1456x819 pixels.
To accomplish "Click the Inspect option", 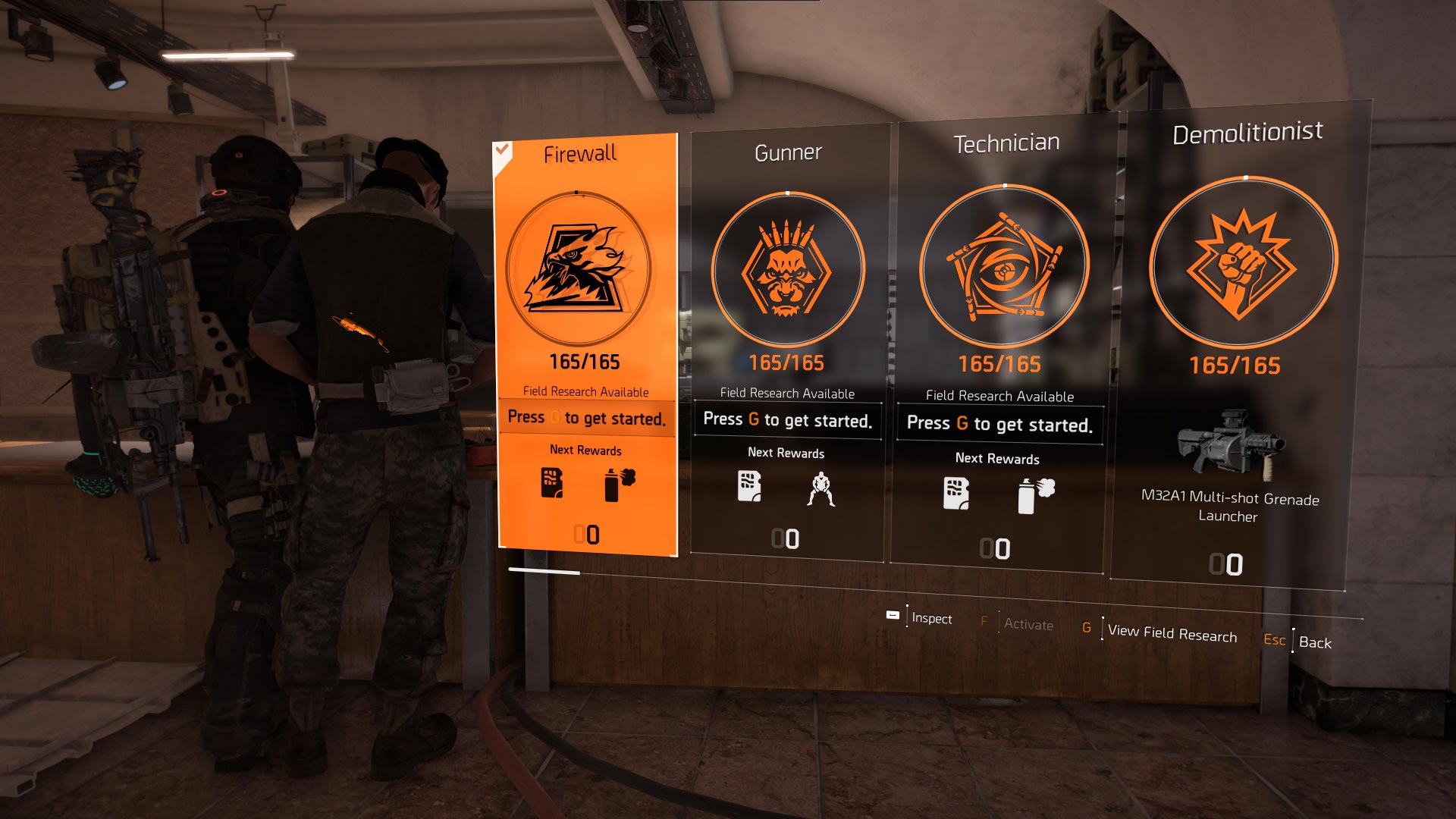I will point(931,618).
